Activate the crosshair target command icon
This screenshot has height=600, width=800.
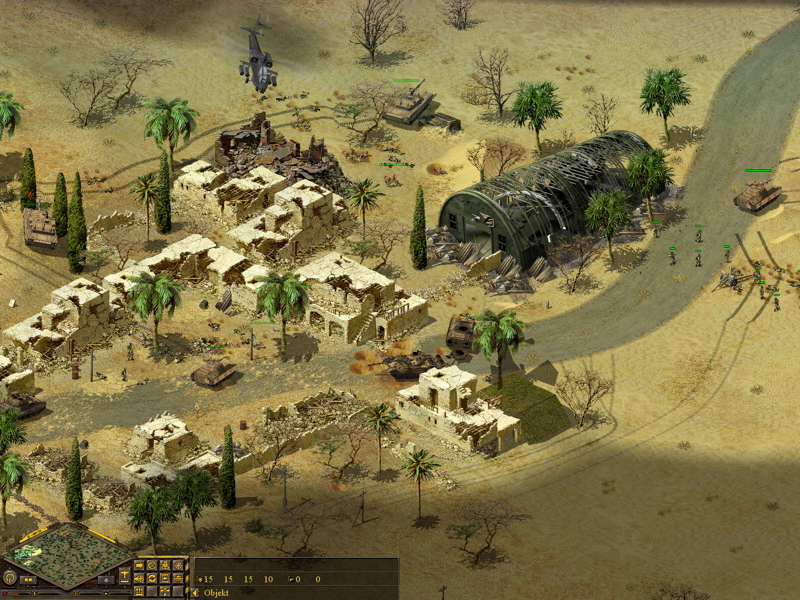(178, 565)
